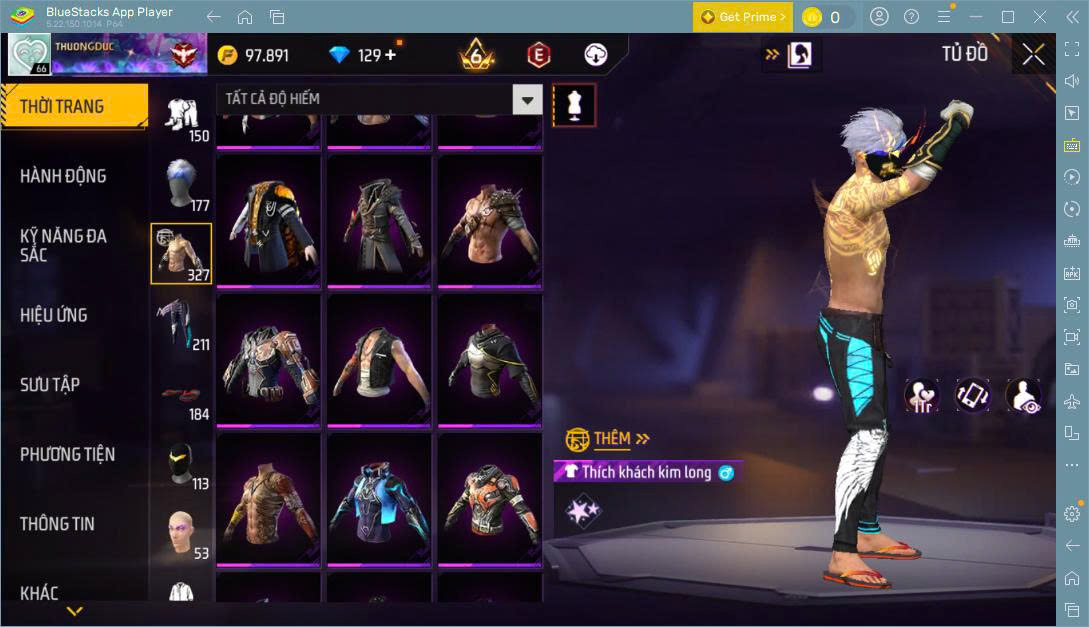
Task: Open the player profile avatar THUONGDUC
Action: pos(30,55)
